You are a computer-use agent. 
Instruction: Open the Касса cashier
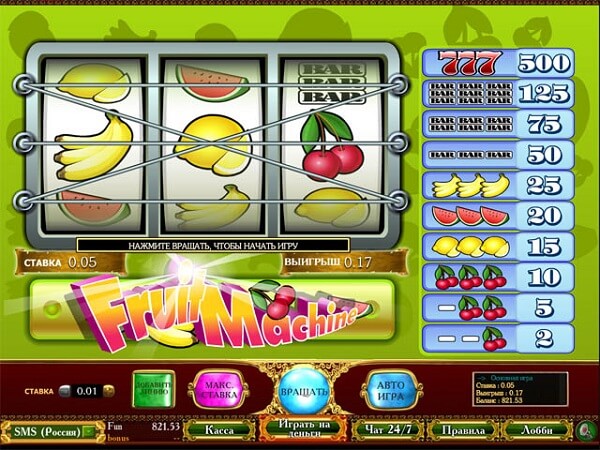click(220, 430)
